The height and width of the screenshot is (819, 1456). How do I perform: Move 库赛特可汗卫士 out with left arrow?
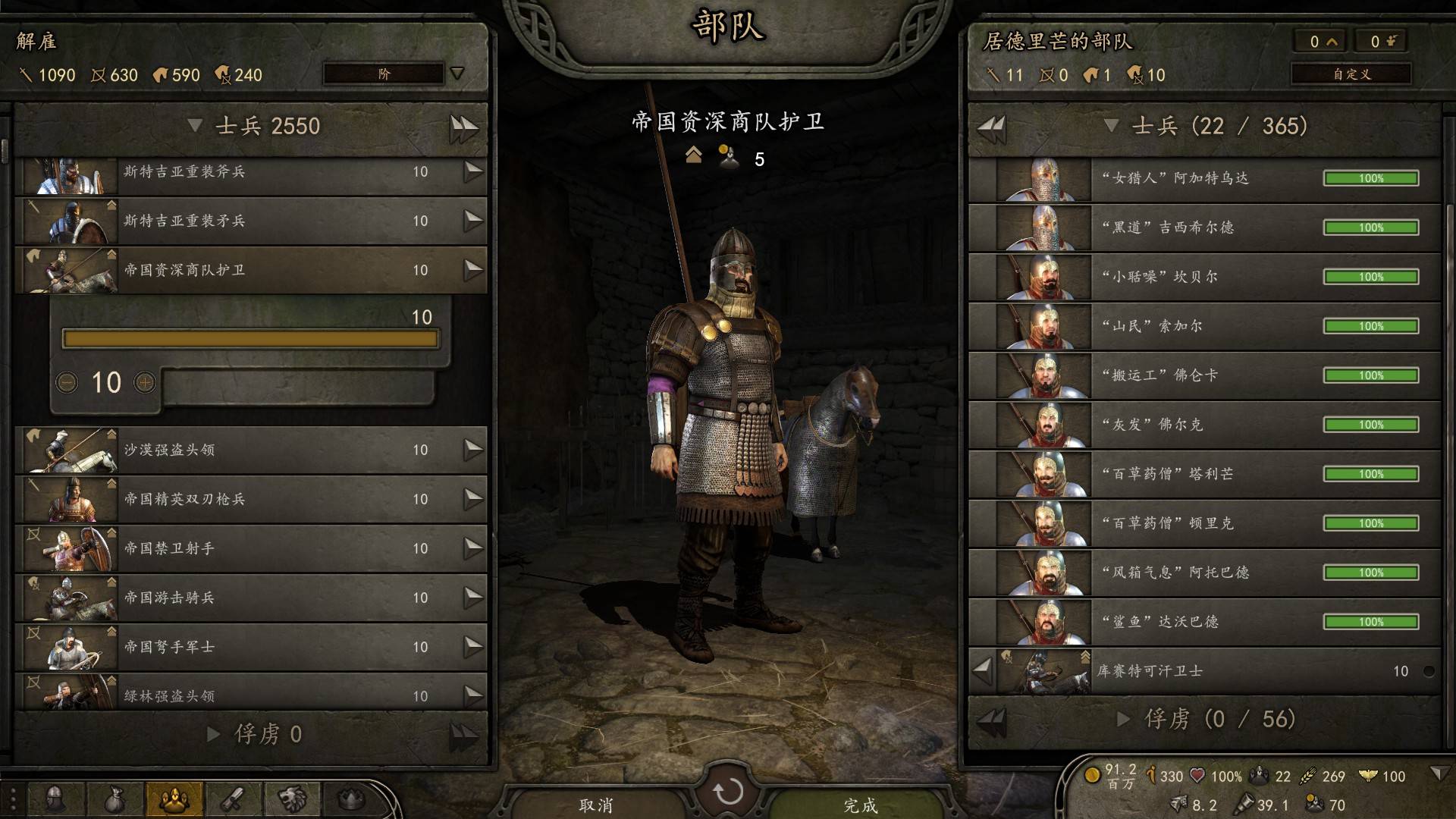(982, 670)
